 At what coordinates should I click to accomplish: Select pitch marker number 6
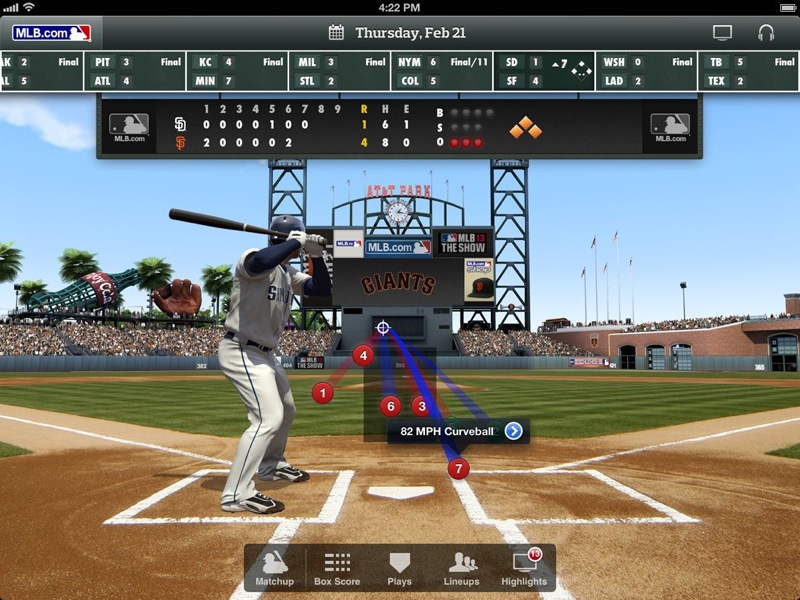(390, 406)
